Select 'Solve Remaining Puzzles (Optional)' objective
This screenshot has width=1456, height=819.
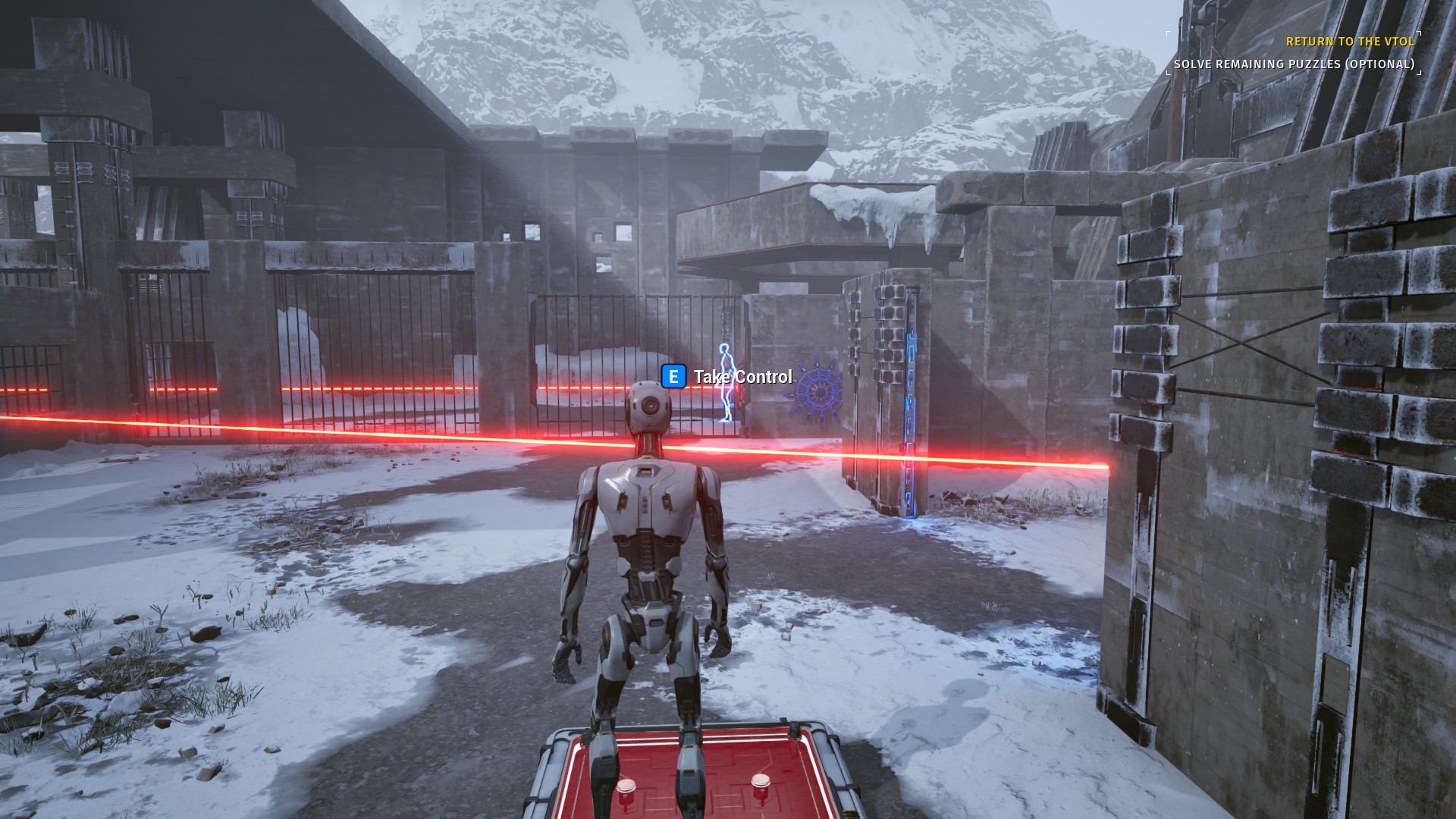1294,64
